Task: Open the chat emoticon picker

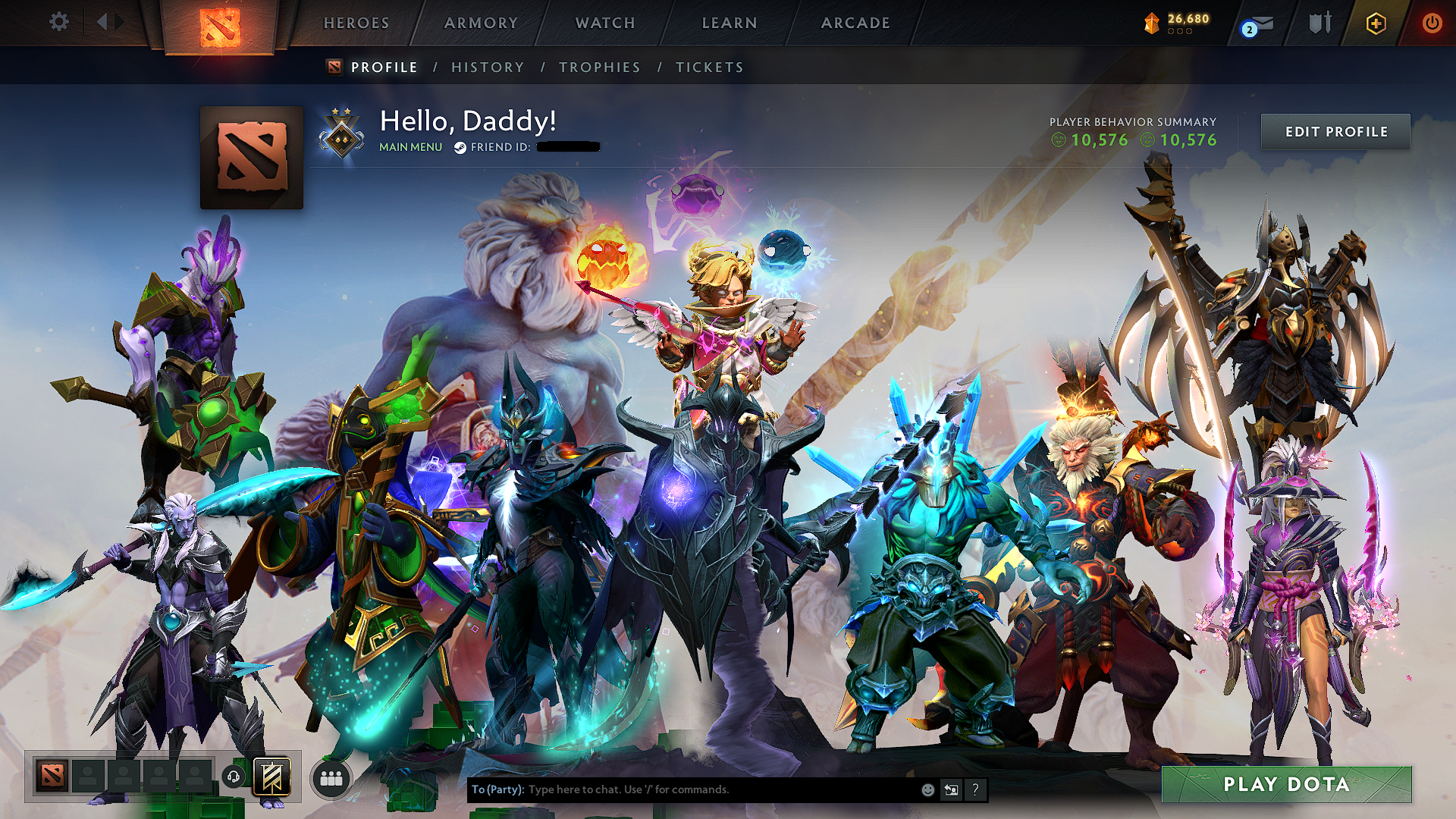Action: [x=927, y=790]
